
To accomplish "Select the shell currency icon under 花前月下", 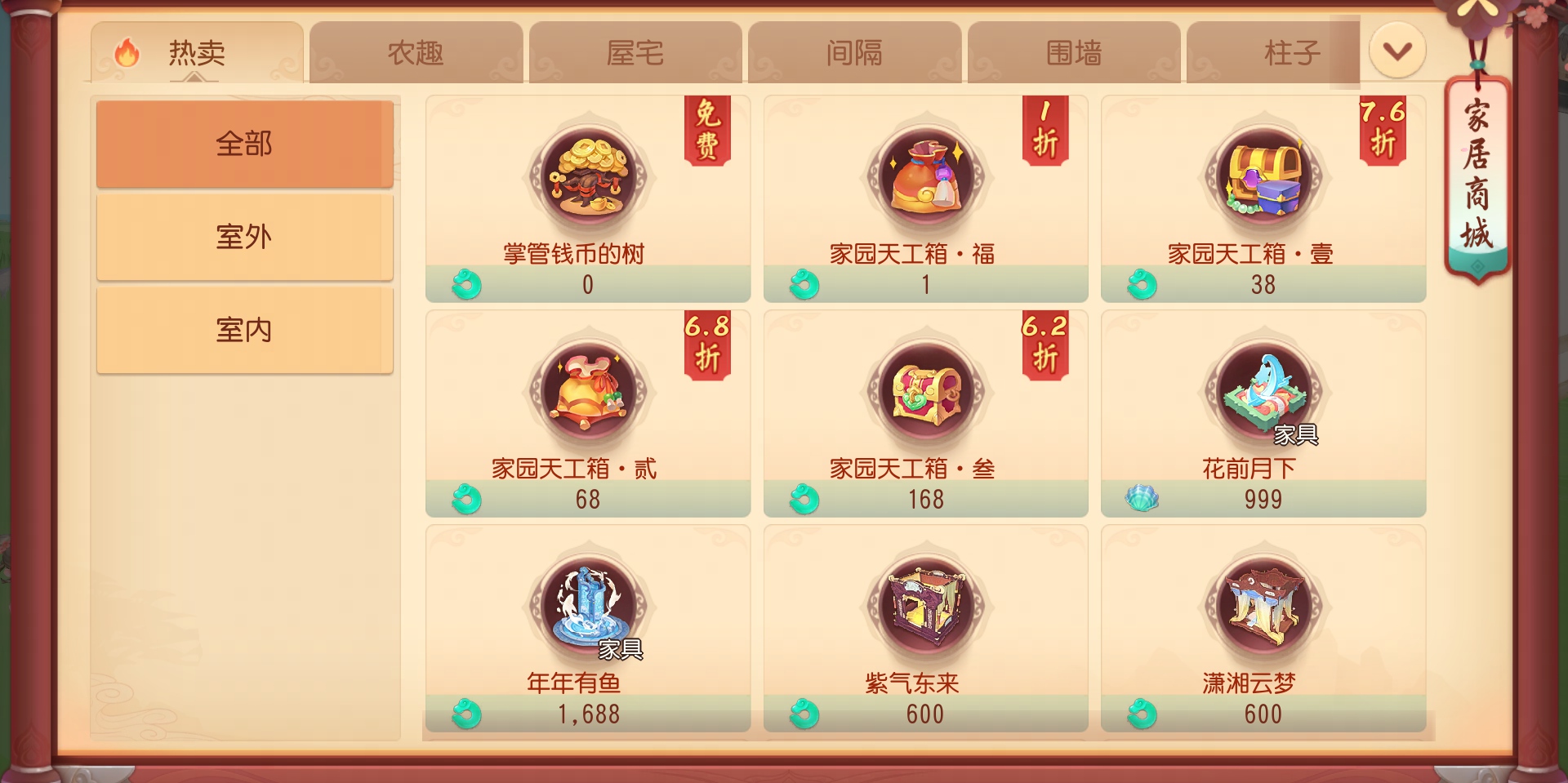I will (x=1142, y=499).
